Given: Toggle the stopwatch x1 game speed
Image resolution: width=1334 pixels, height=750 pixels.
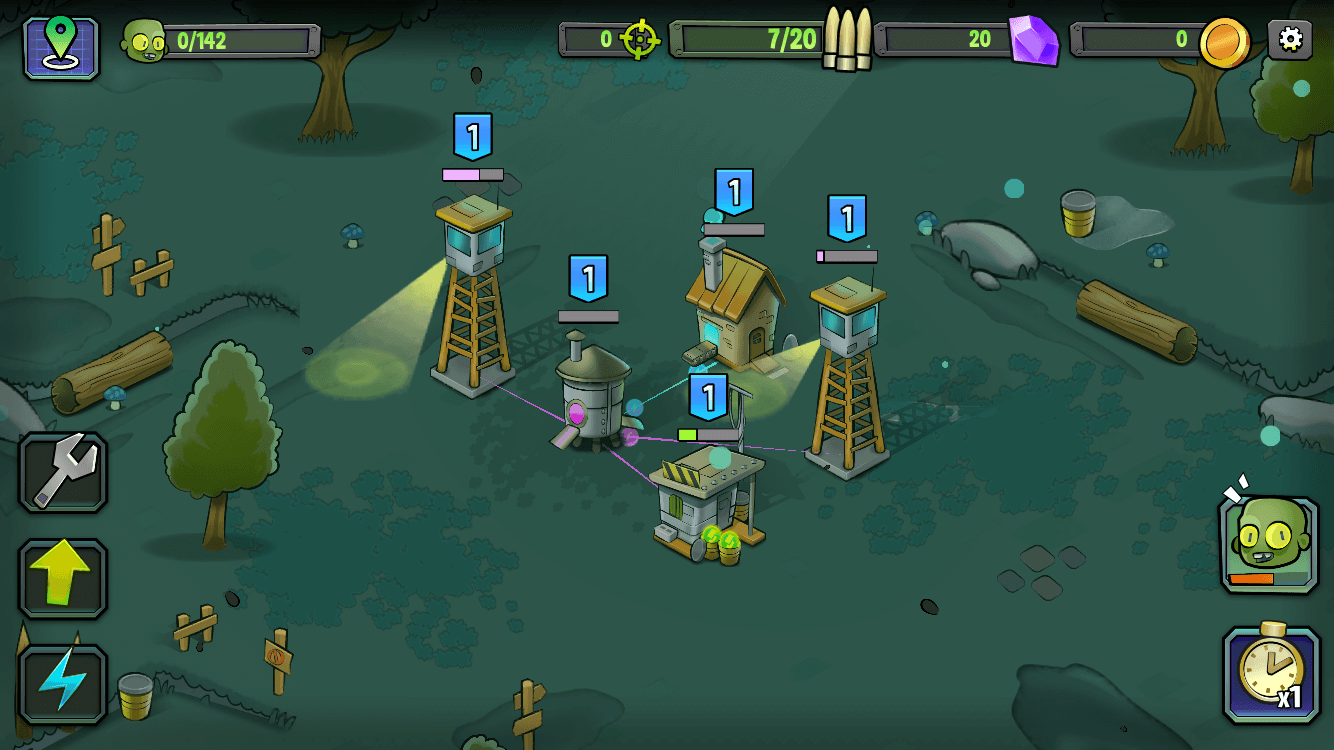Looking at the screenshot, I should [x=1270, y=674].
